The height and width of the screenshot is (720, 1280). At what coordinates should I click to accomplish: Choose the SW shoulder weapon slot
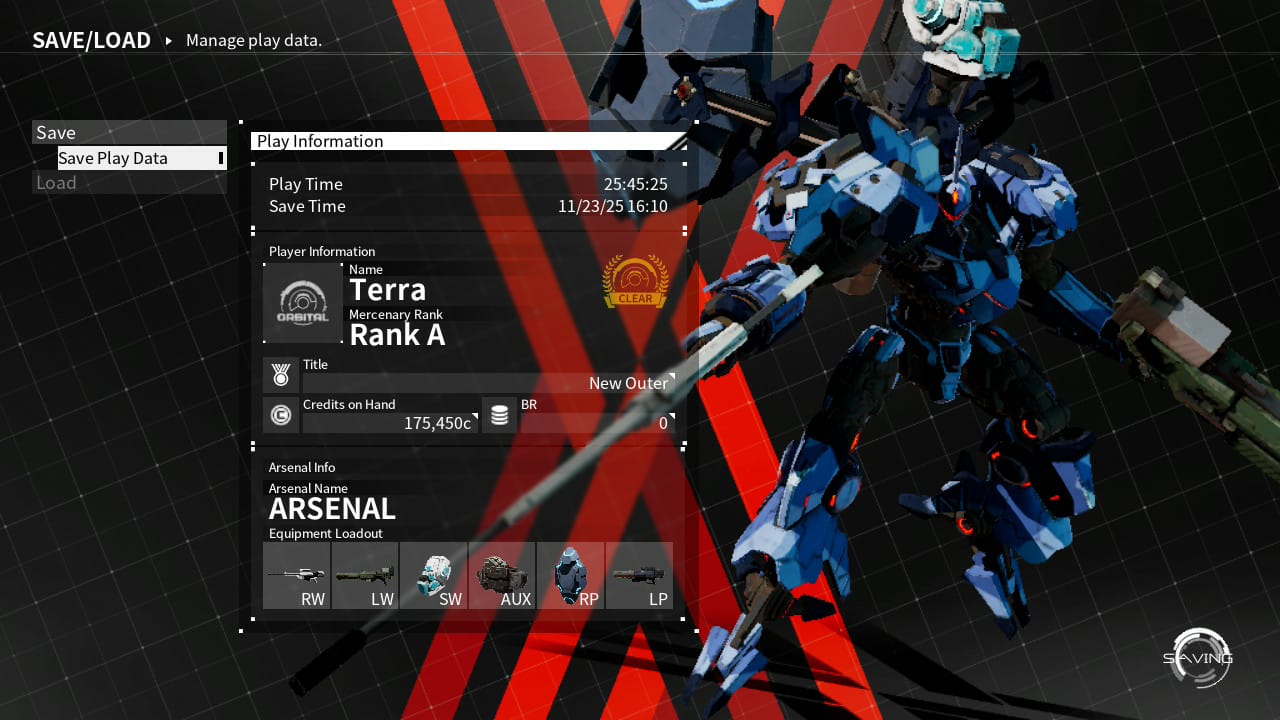[x=433, y=576]
